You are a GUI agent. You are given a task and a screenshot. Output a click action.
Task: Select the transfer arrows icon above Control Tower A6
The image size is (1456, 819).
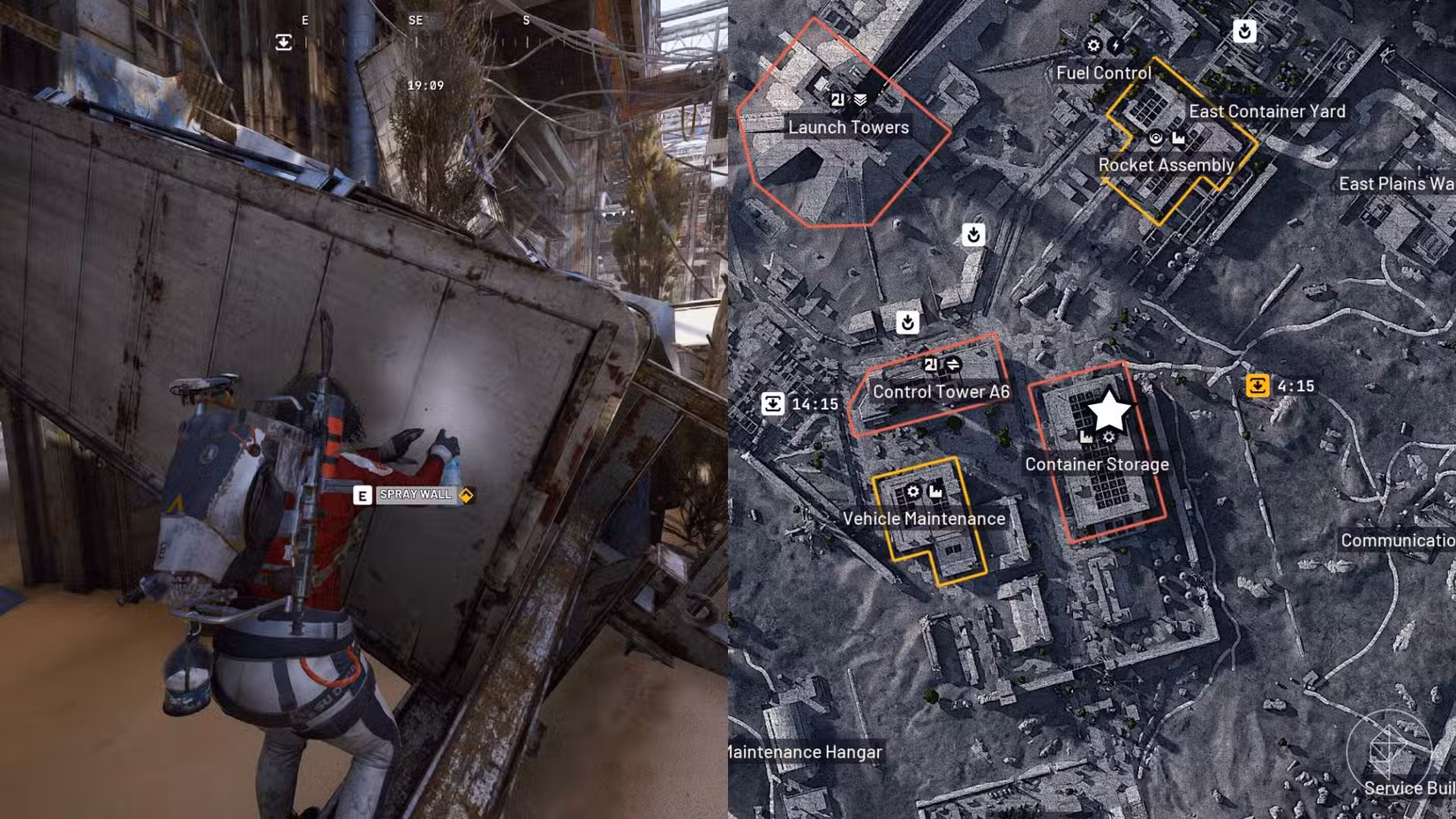953,365
